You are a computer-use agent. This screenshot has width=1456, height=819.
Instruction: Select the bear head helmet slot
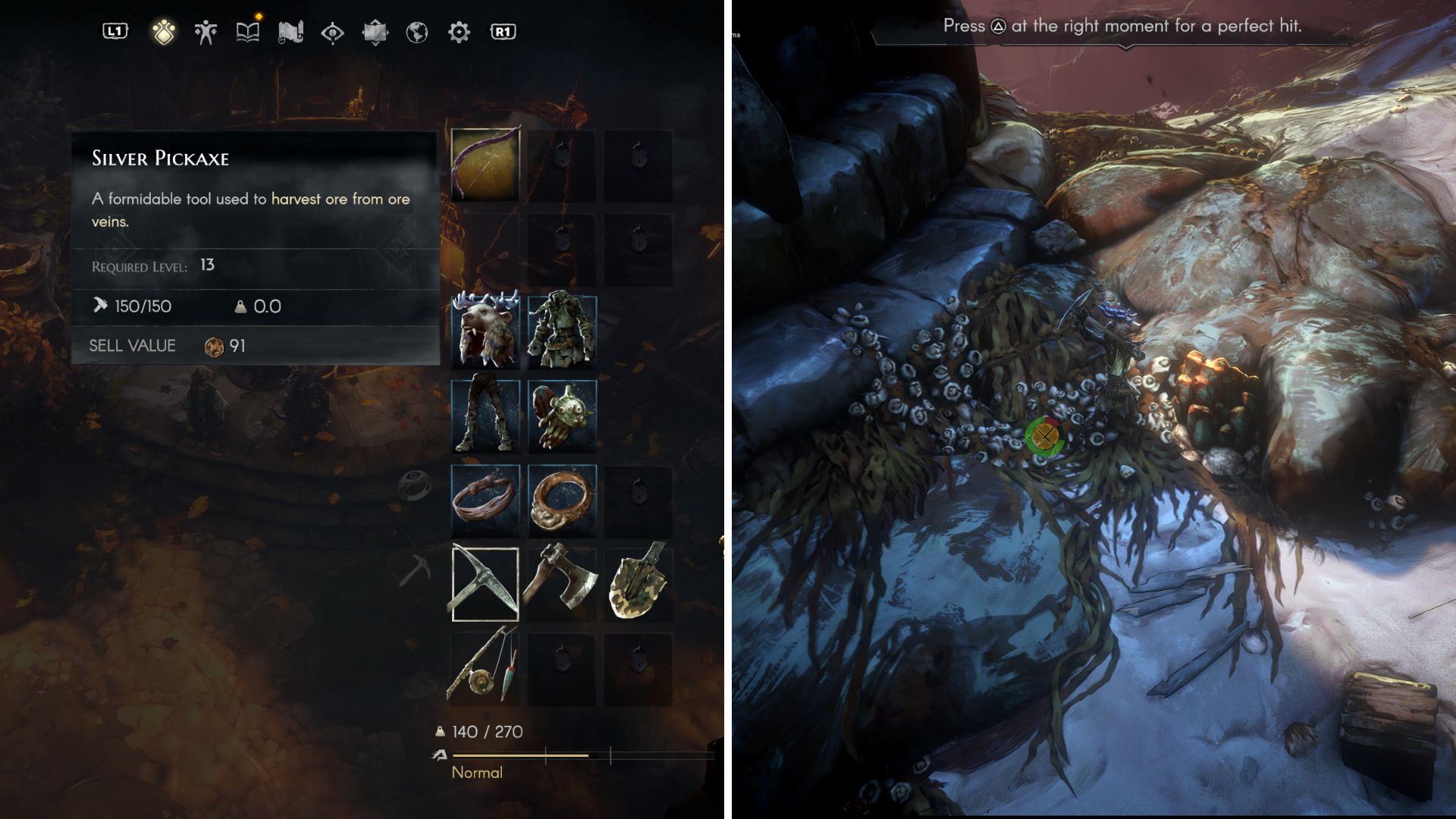point(485,332)
